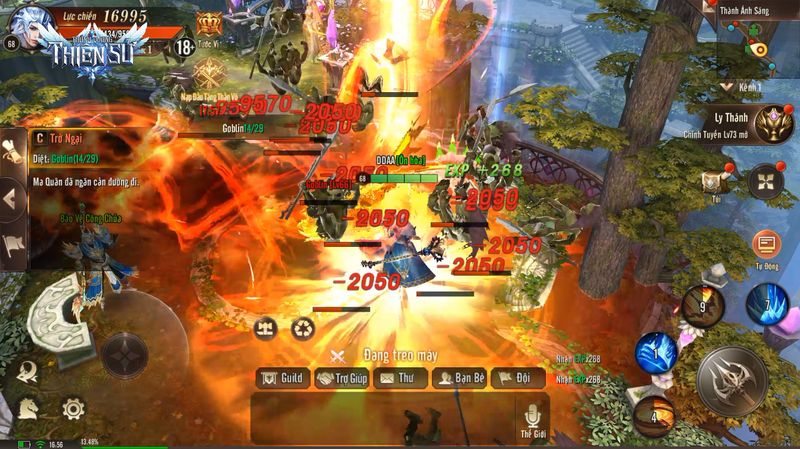The image size is (800, 449).
Task: Open the Guild menu
Action: (x=282, y=379)
